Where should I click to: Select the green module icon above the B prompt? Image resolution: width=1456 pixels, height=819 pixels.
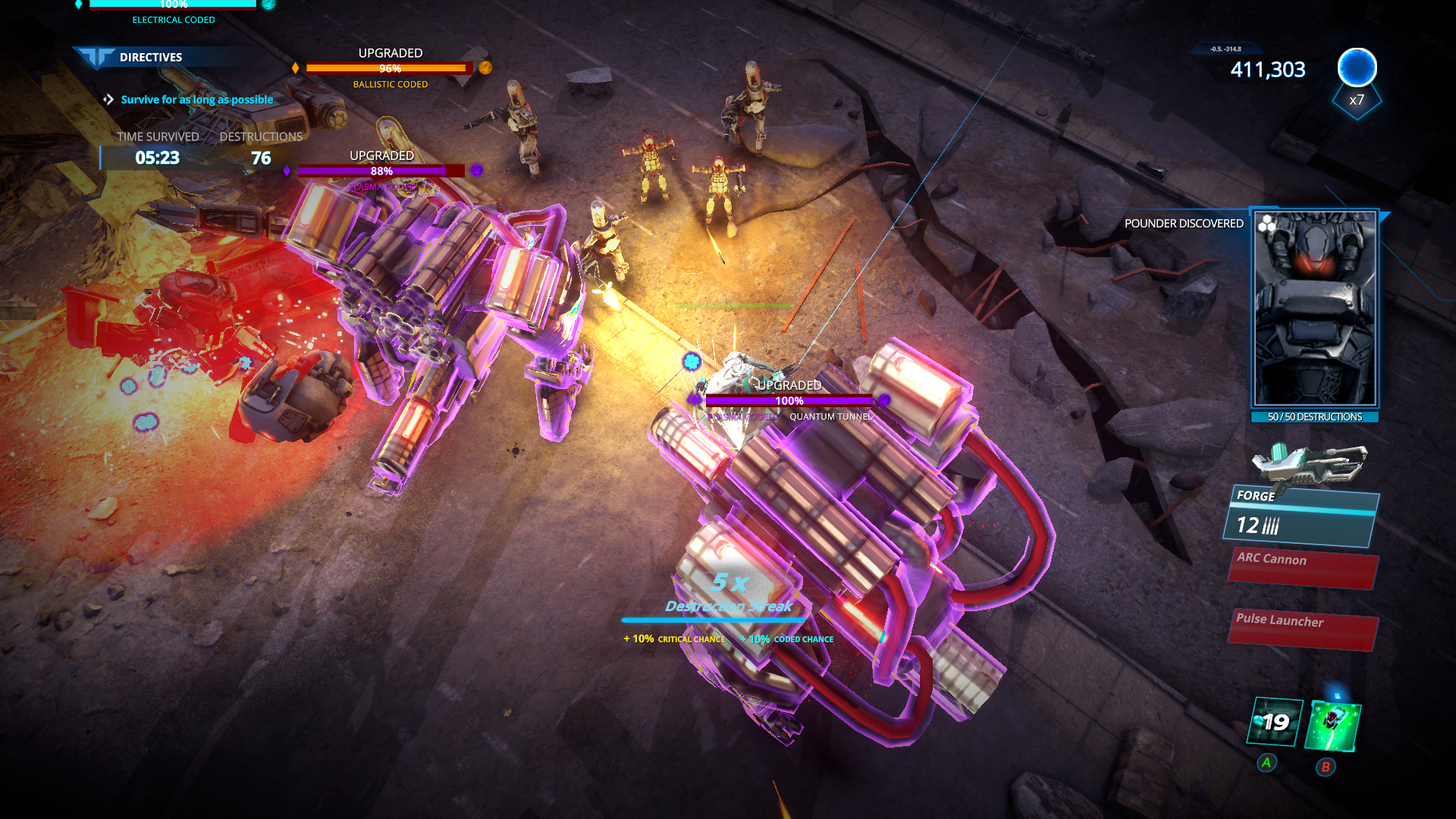point(1332,724)
